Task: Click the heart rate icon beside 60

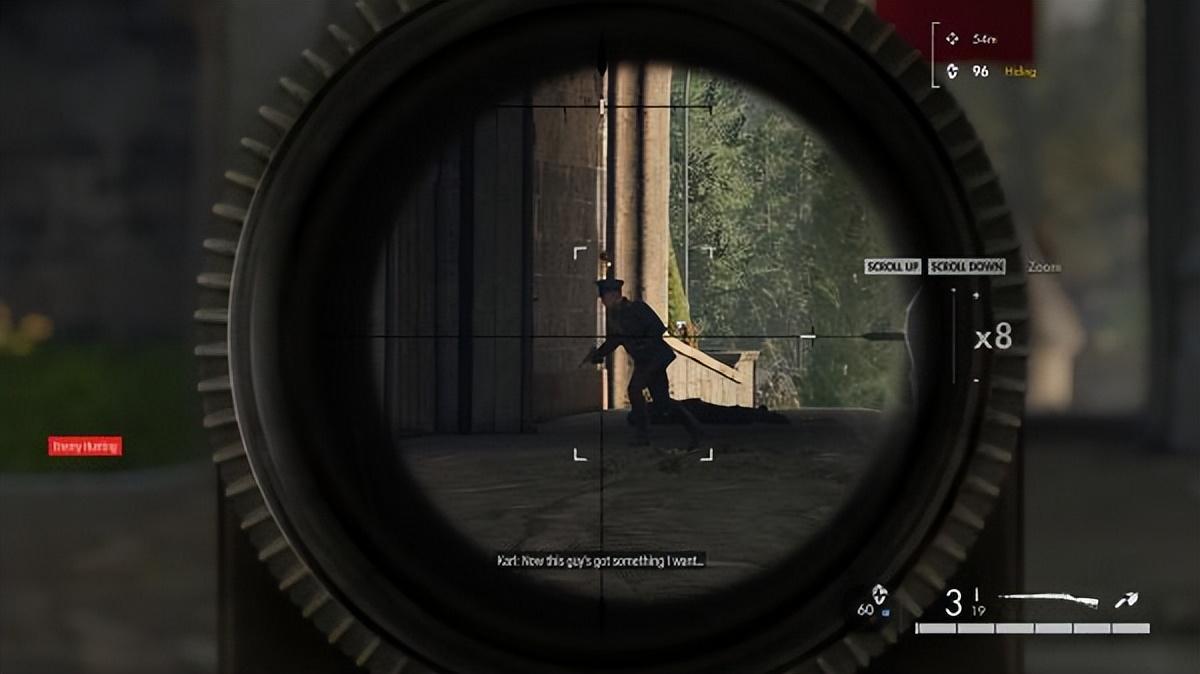Action: [879, 593]
